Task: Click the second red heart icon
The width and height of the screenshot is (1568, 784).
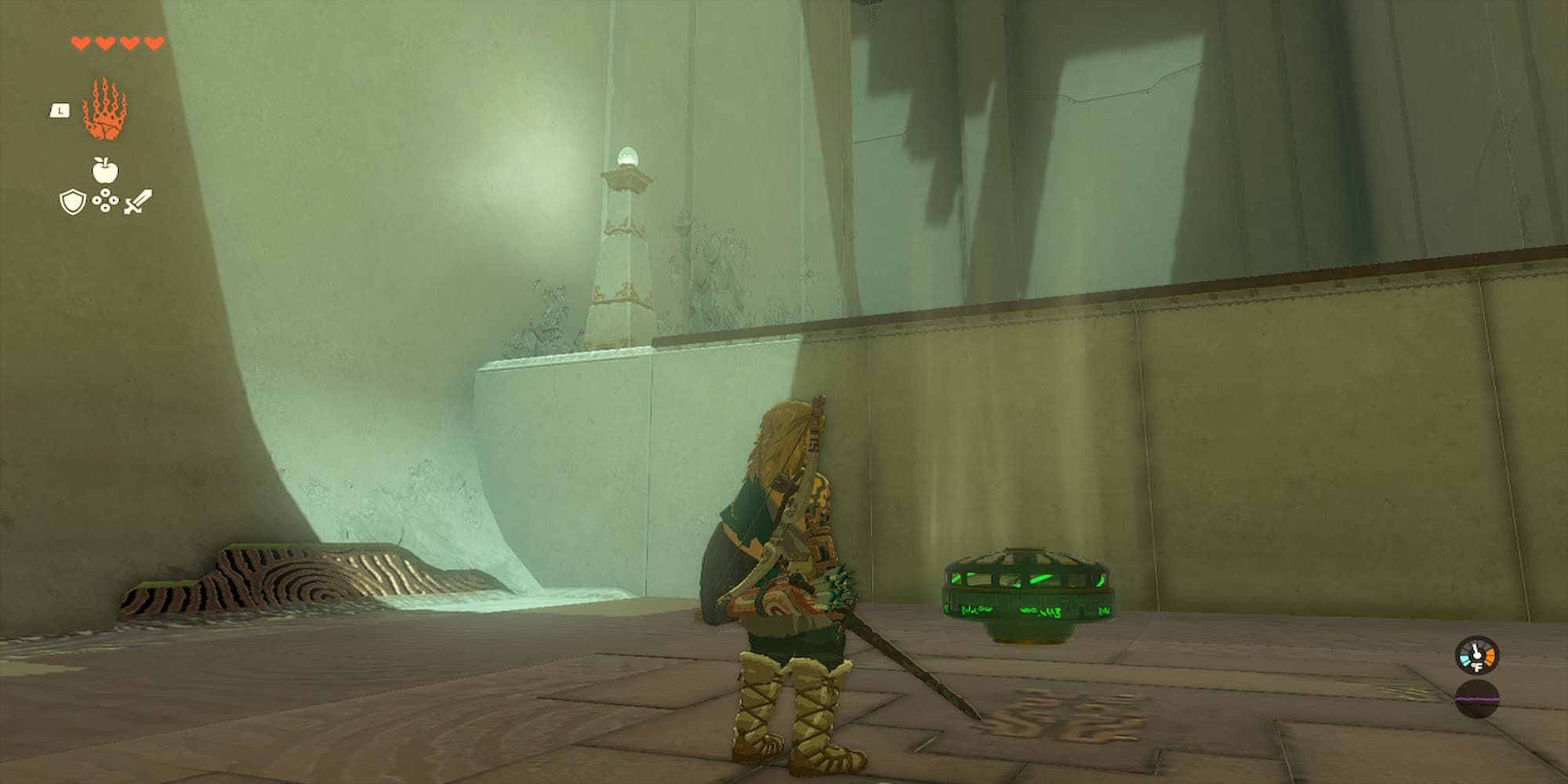Action: click(x=104, y=43)
